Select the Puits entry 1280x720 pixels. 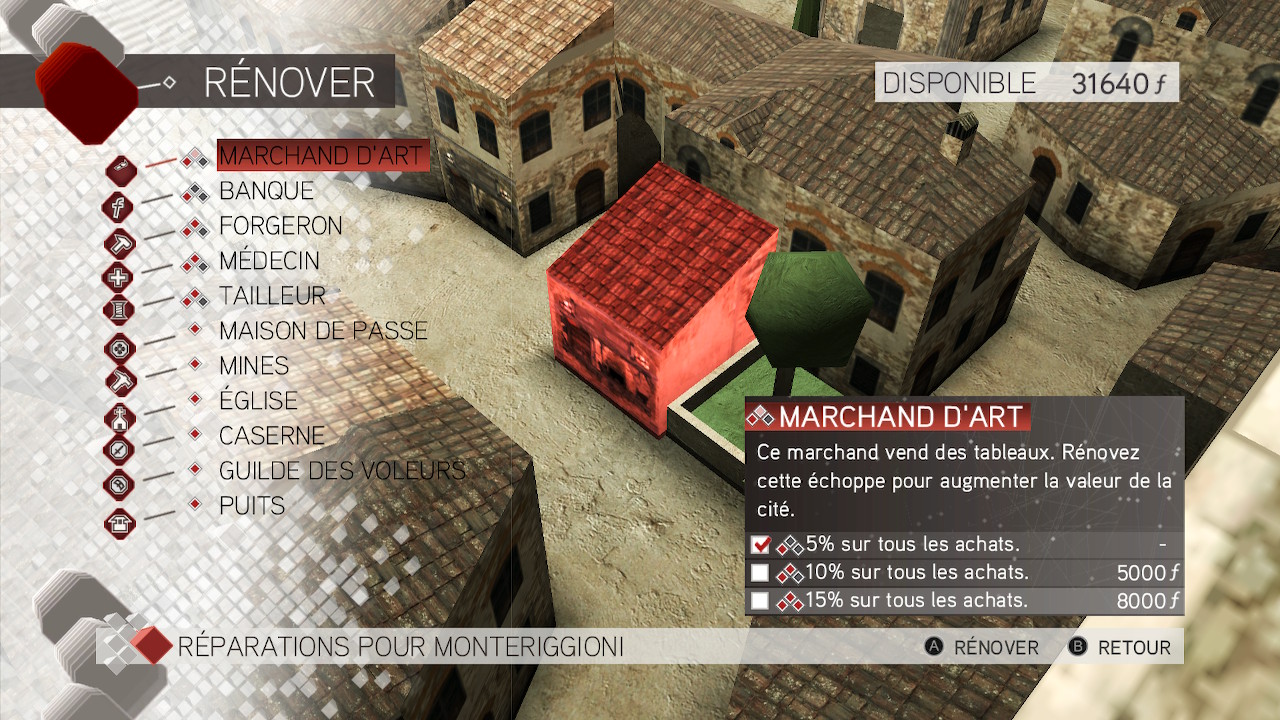tap(252, 506)
